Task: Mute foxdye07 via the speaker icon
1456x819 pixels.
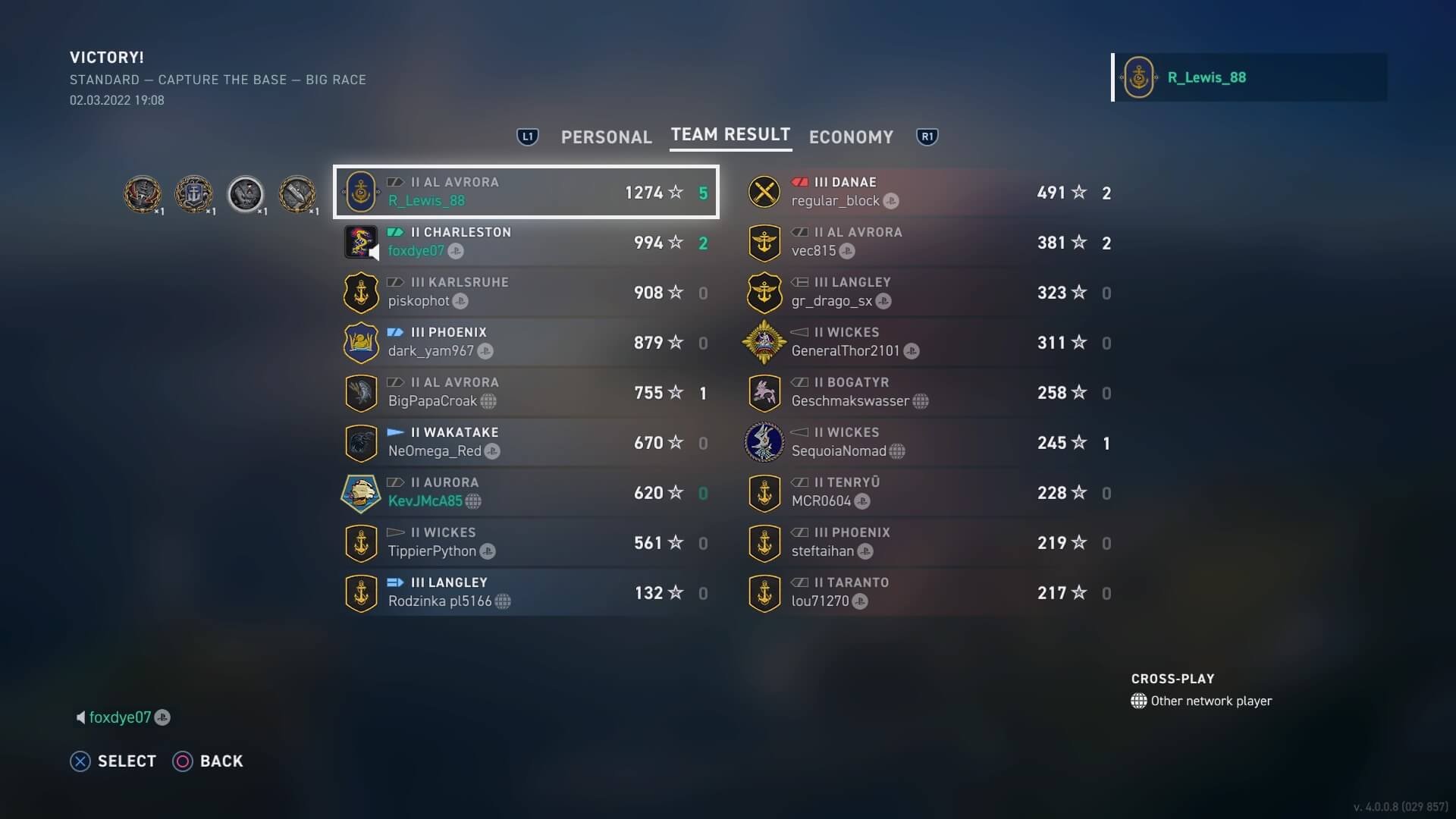Action: tap(80, 717)
